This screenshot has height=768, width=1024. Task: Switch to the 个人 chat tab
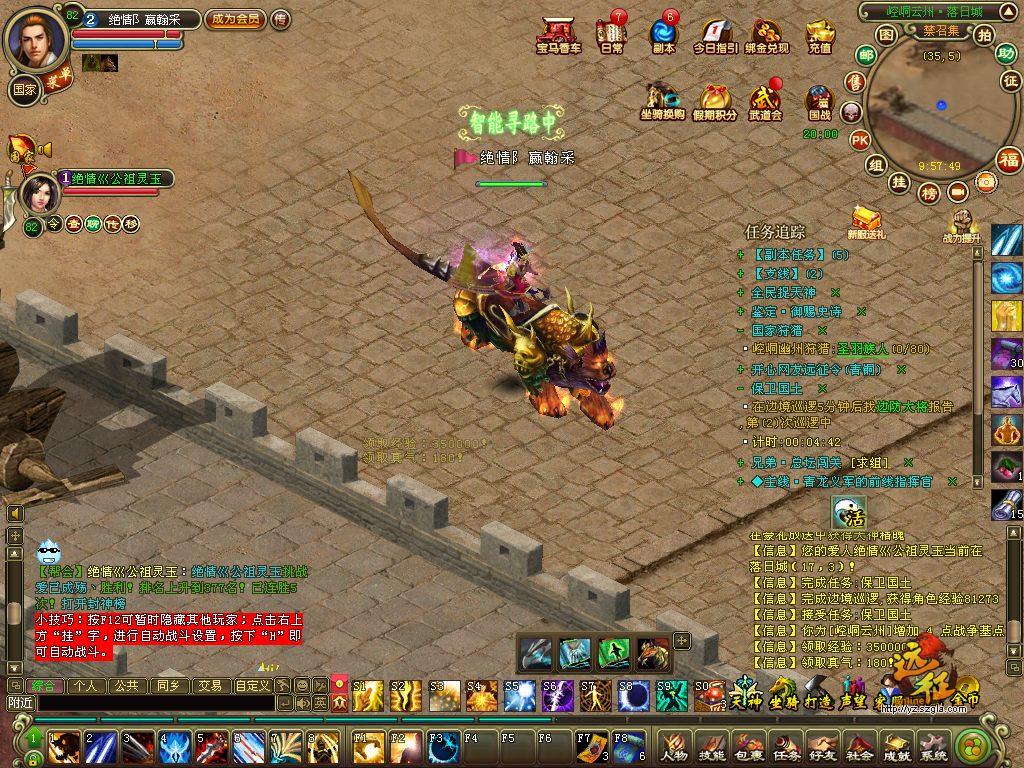pyautogui.click(x=87, y=686)
